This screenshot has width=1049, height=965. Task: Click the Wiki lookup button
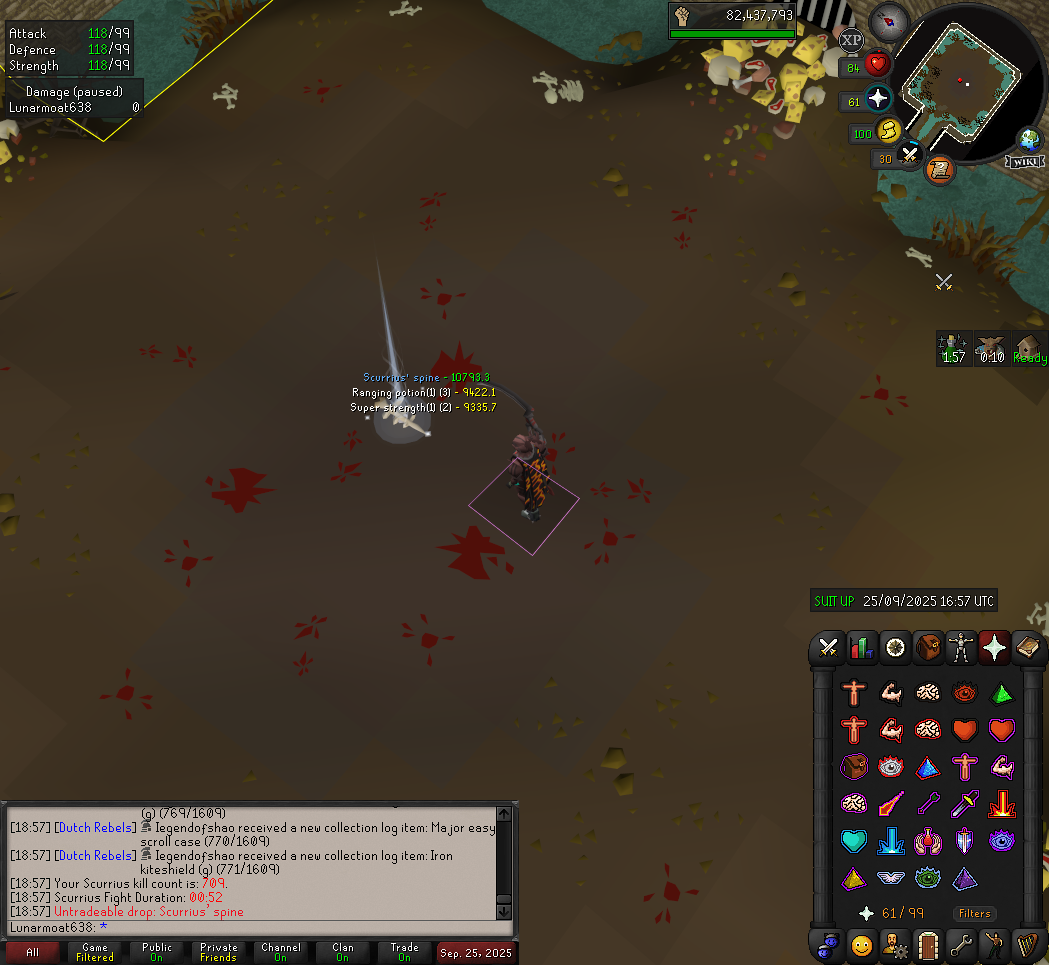pyautogui.click(x=1025, y=161)
